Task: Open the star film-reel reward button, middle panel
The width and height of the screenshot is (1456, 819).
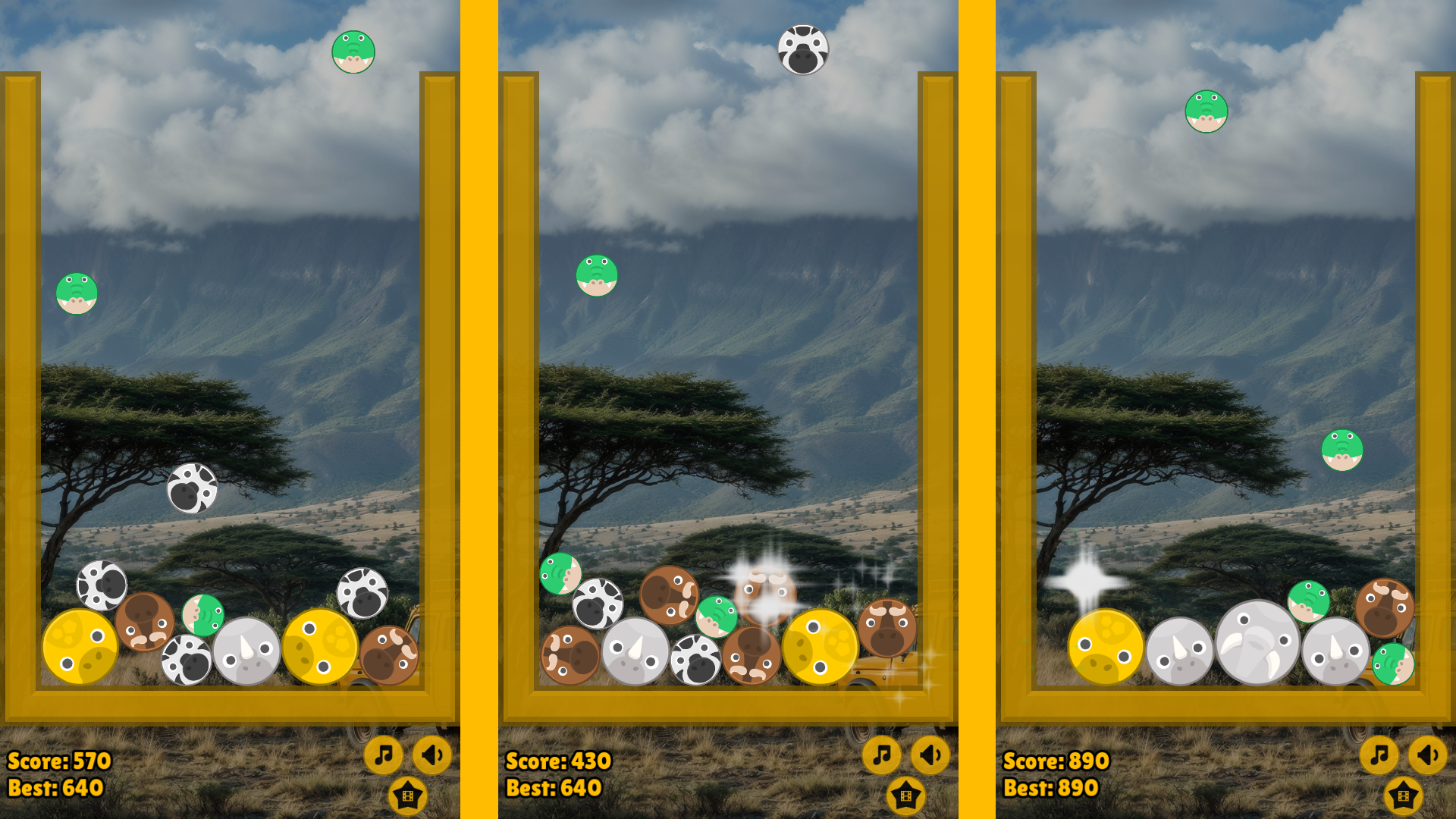Action: (x=905, y=797)
